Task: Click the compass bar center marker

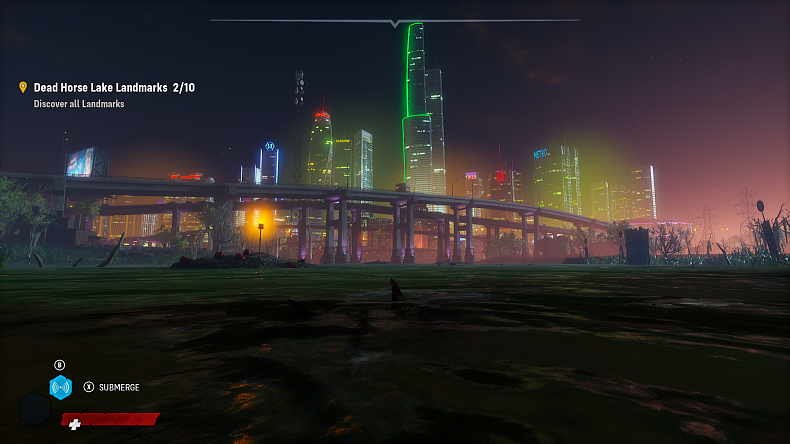Action: (x=395, y=22)
